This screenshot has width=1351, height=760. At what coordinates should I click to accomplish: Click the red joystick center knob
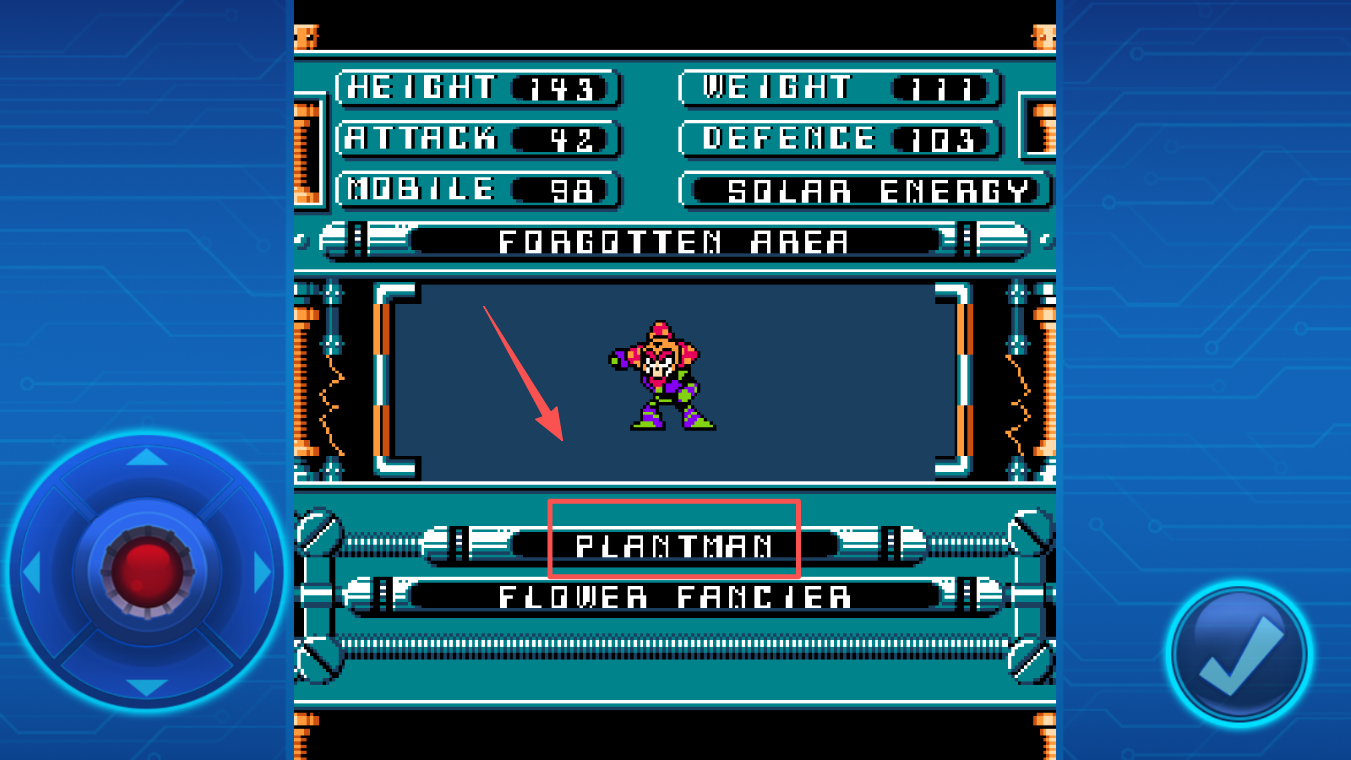click(147, 572)
